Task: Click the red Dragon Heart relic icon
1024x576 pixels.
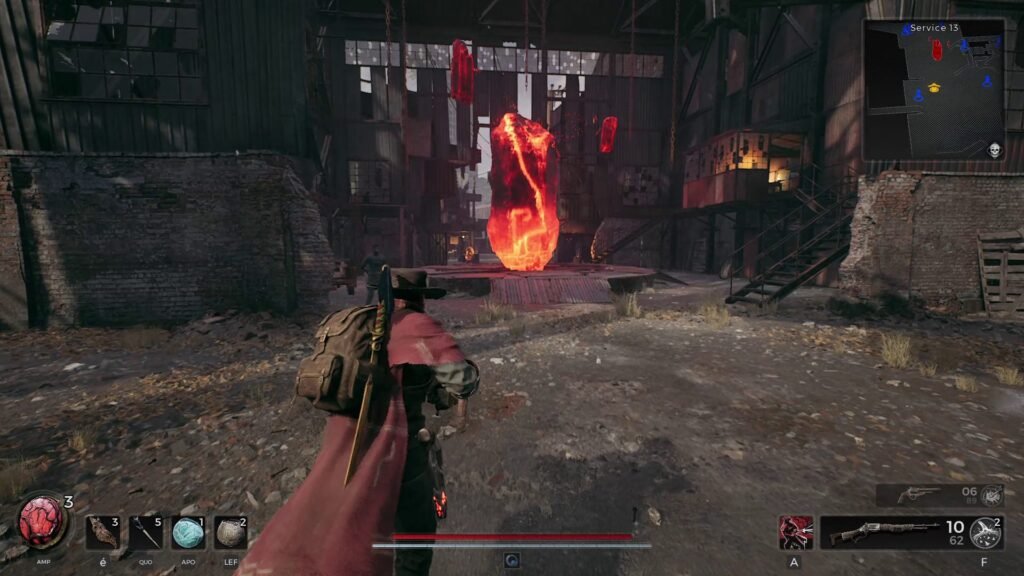Action: [x=42, y=522]
